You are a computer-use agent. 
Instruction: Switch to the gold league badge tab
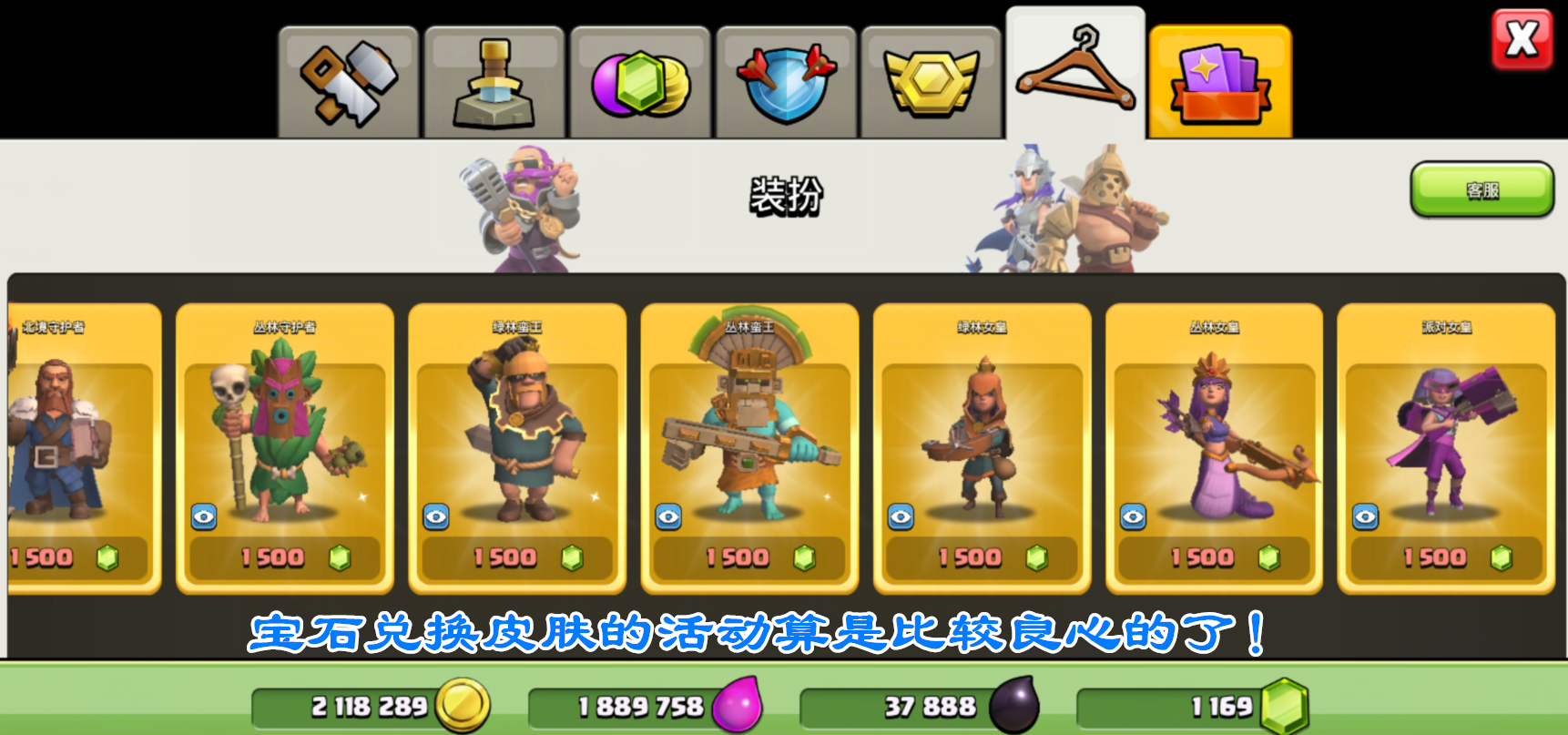(931, 83)
